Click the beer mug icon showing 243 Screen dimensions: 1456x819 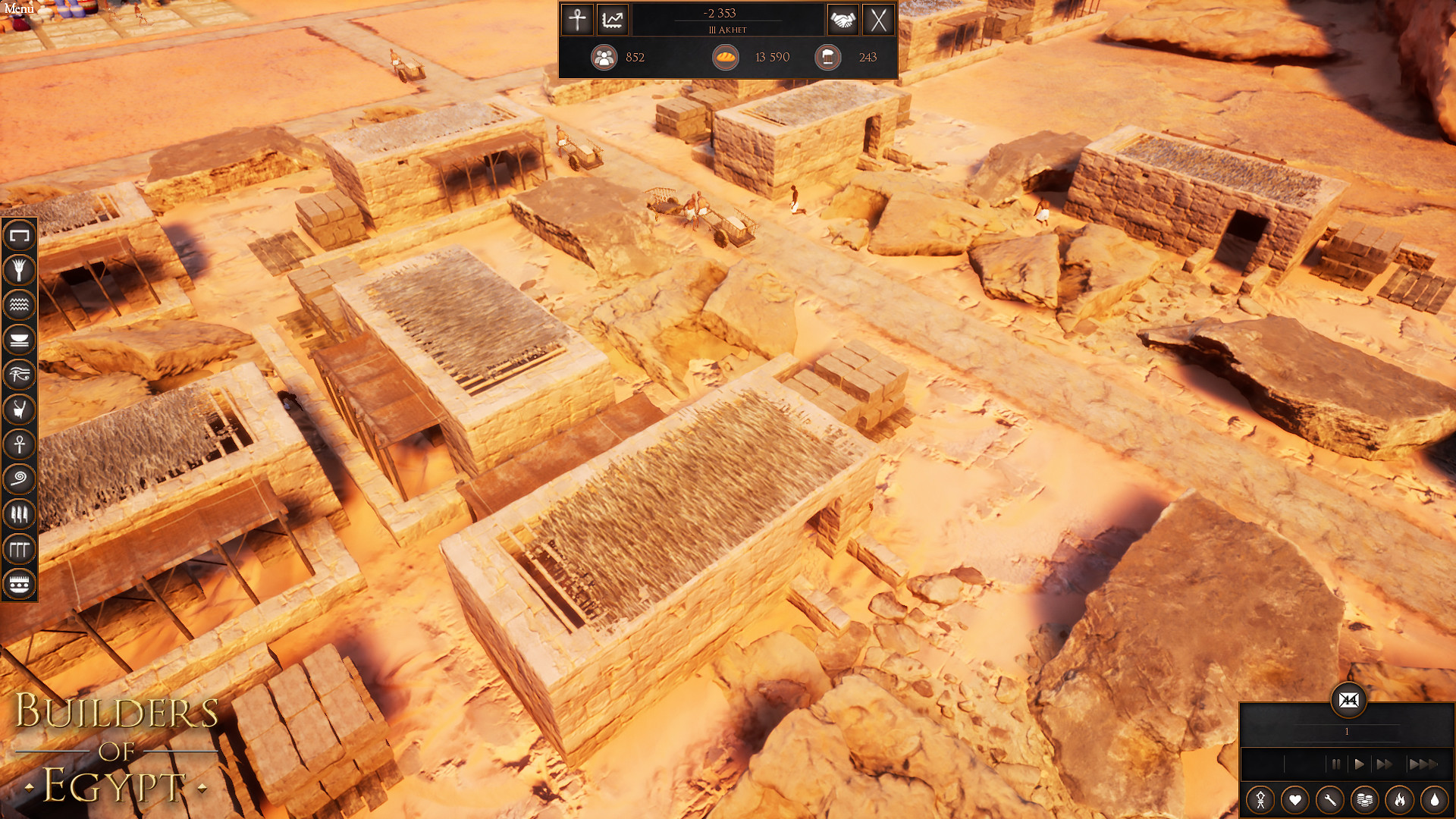click(827, 57)
